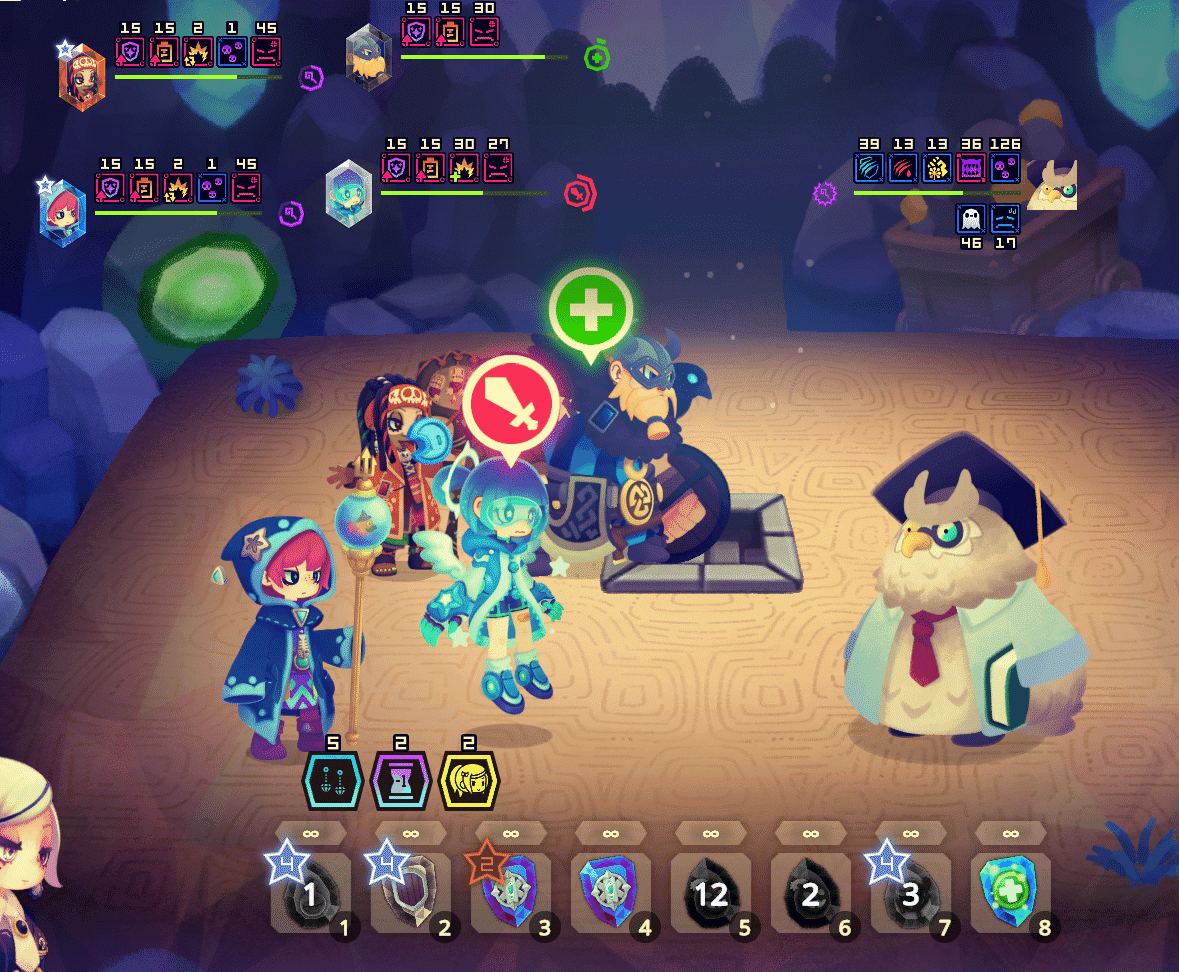Inspect the owl's white ghost status icon
The height and width of the screenshot is (972, 1179).
tap(972, 219)
